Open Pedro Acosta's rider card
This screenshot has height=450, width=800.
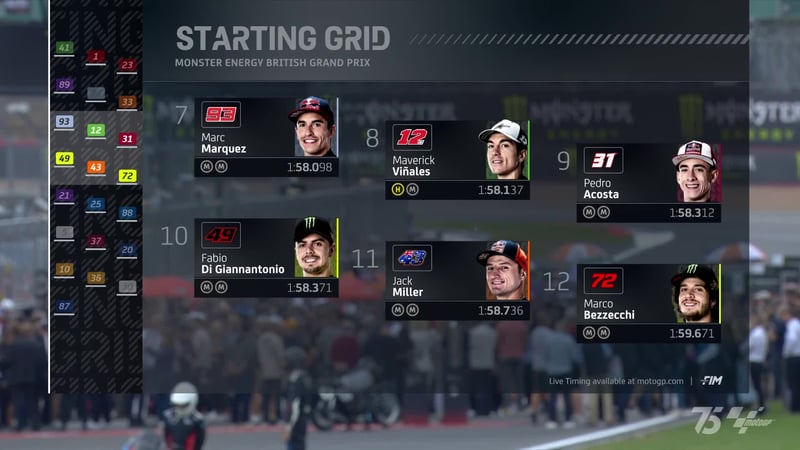[648, 183]
